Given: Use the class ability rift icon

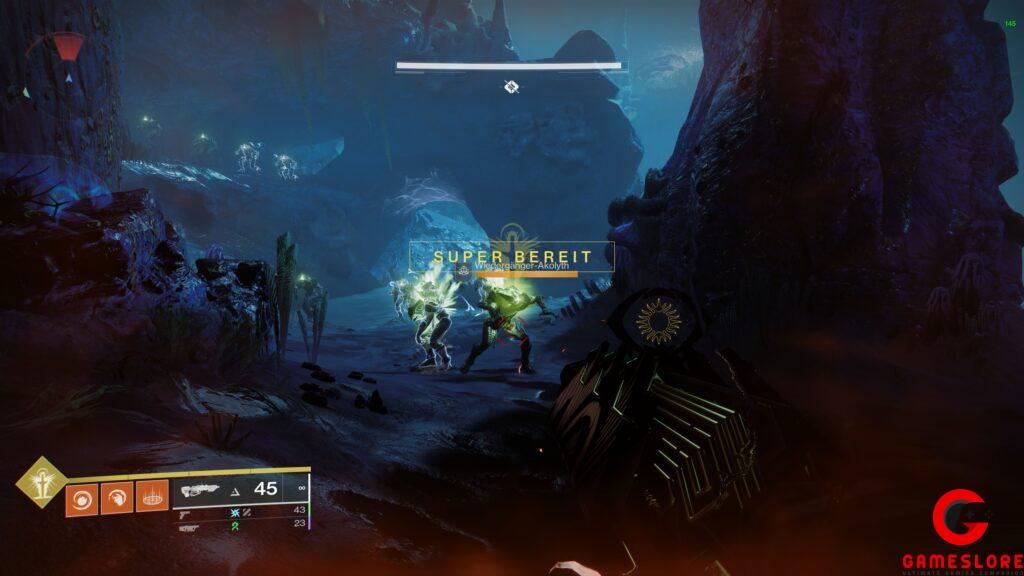Looking at the screenshot, I should coord(152,497).
